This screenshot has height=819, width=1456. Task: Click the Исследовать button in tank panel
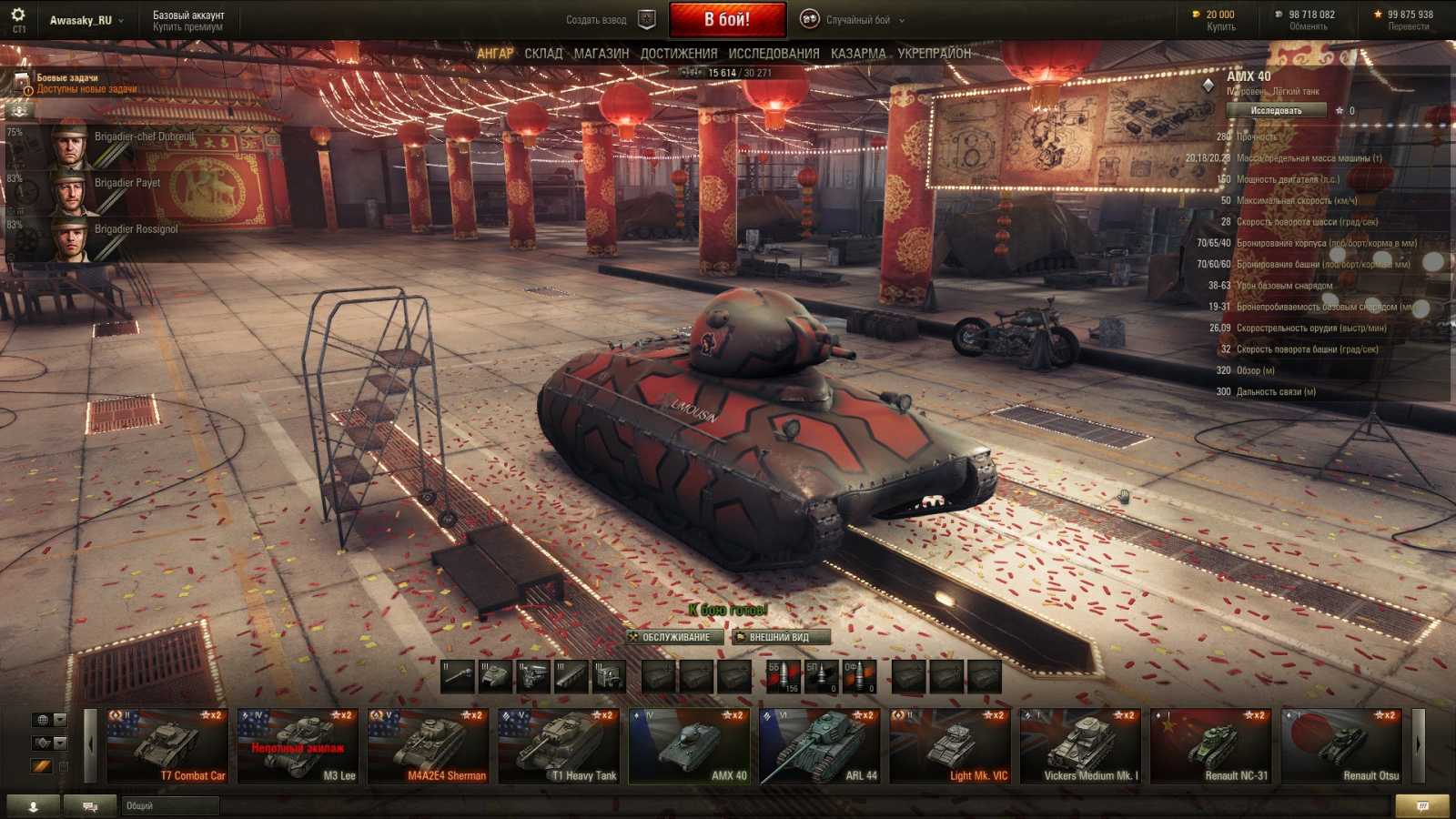pos(1275,109)
